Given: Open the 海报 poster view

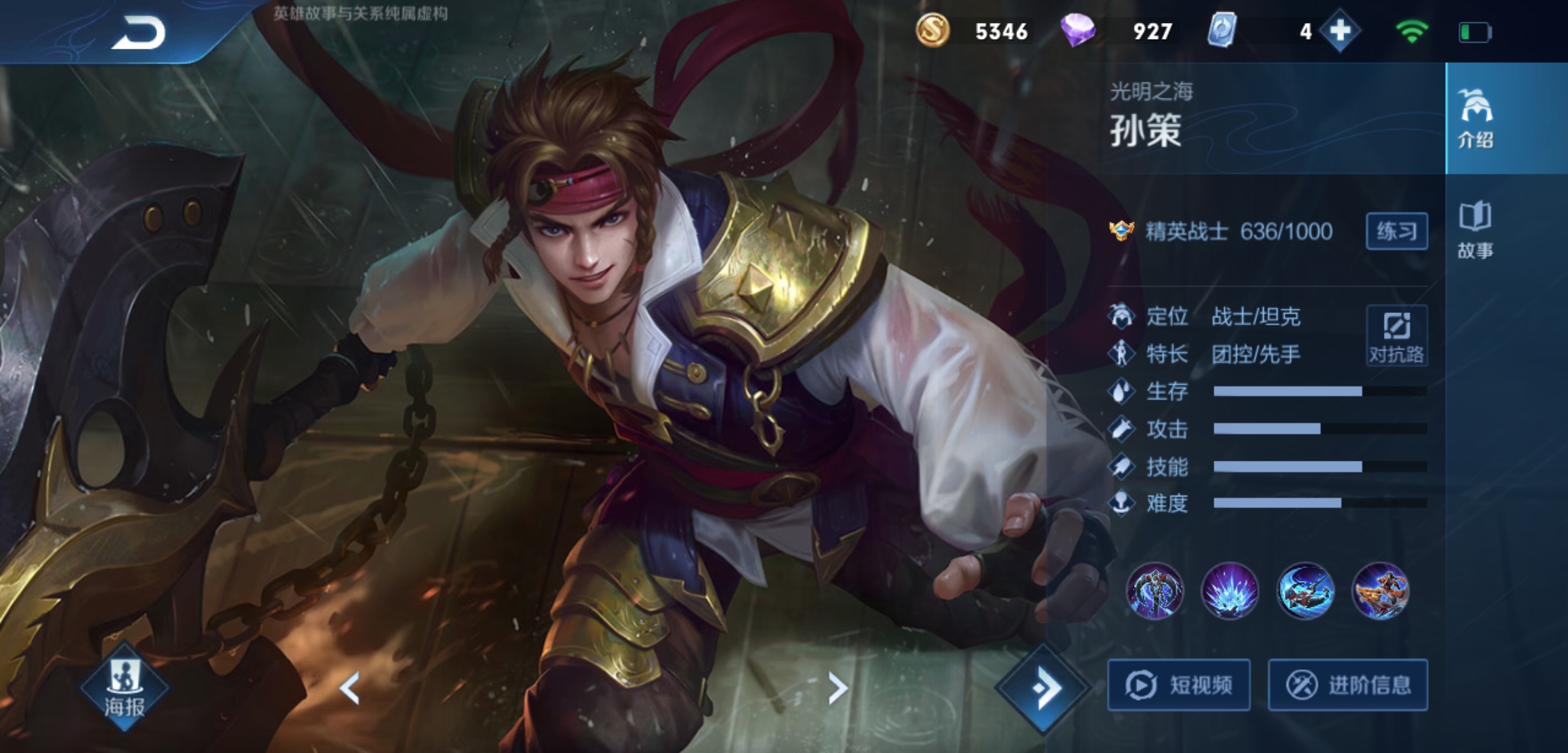Looking at the screenshot, I should click(x=125, y=688).
